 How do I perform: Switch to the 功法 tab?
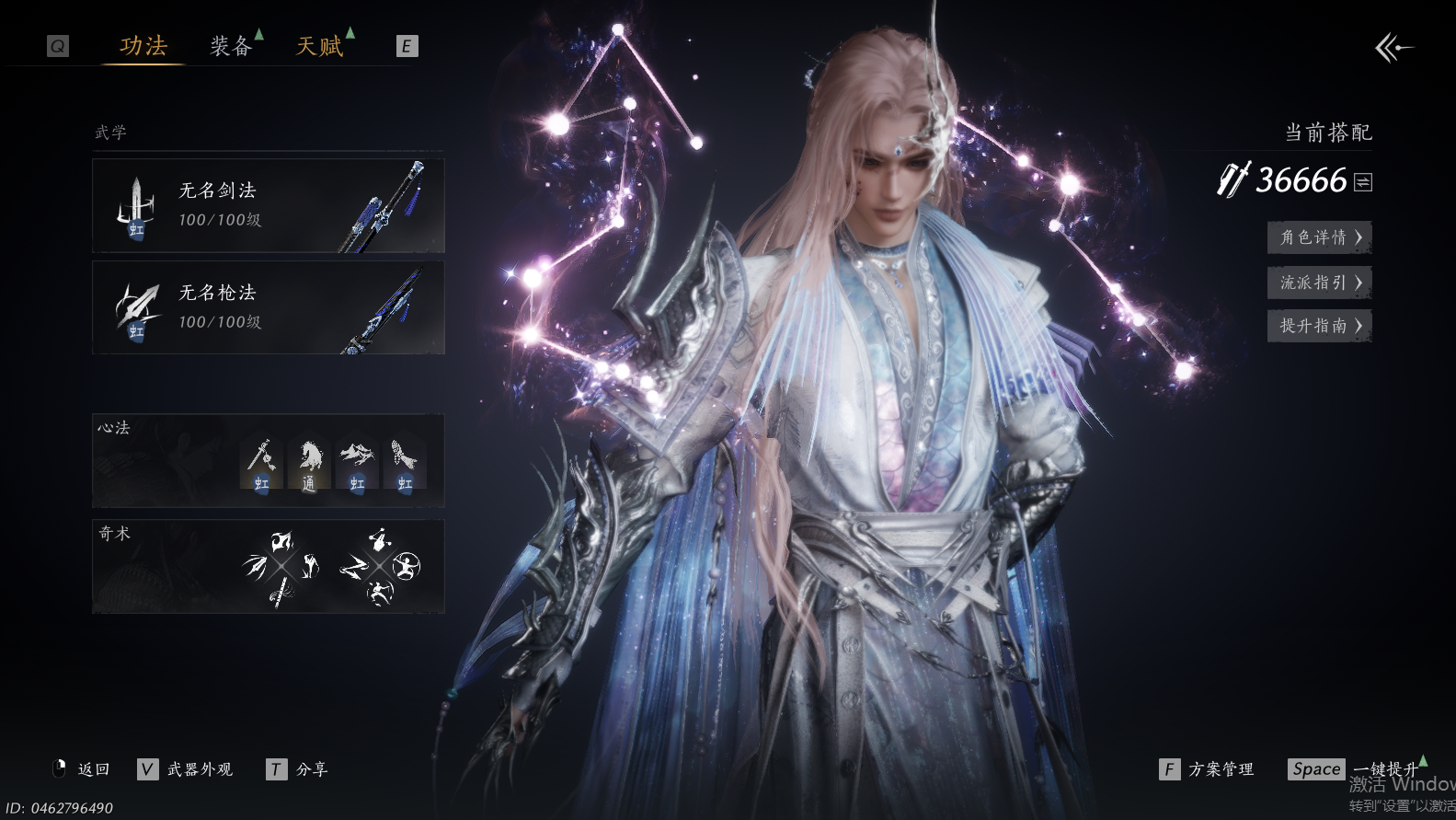143,46
